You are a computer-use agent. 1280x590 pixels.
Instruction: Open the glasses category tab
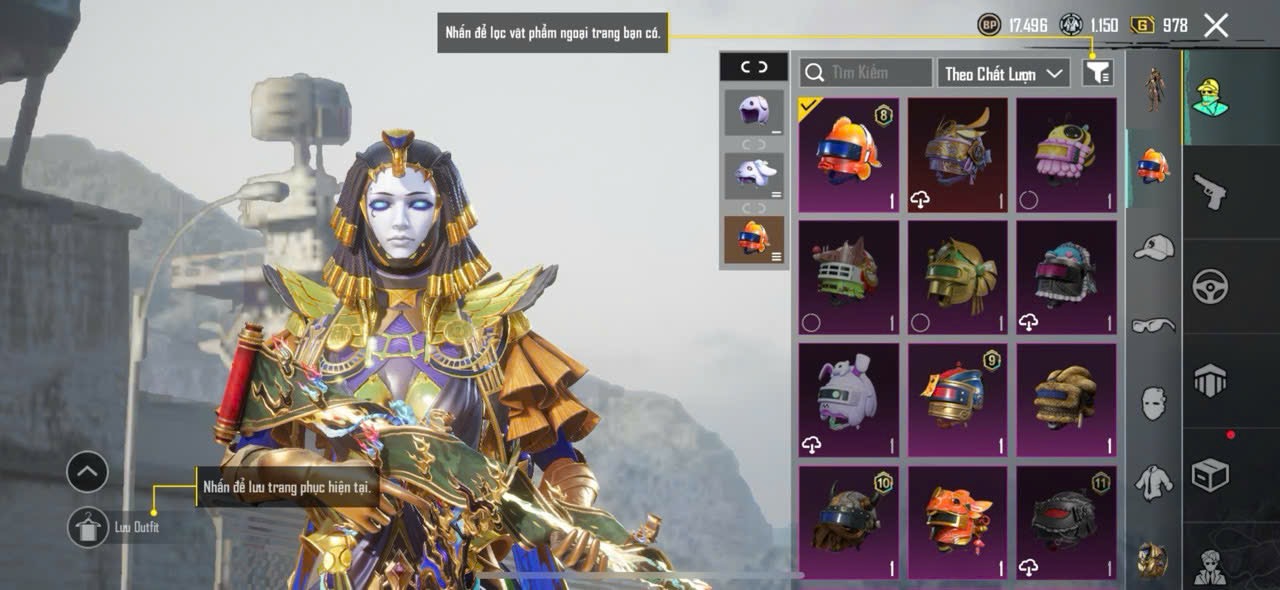click(x=1154, y=324)
